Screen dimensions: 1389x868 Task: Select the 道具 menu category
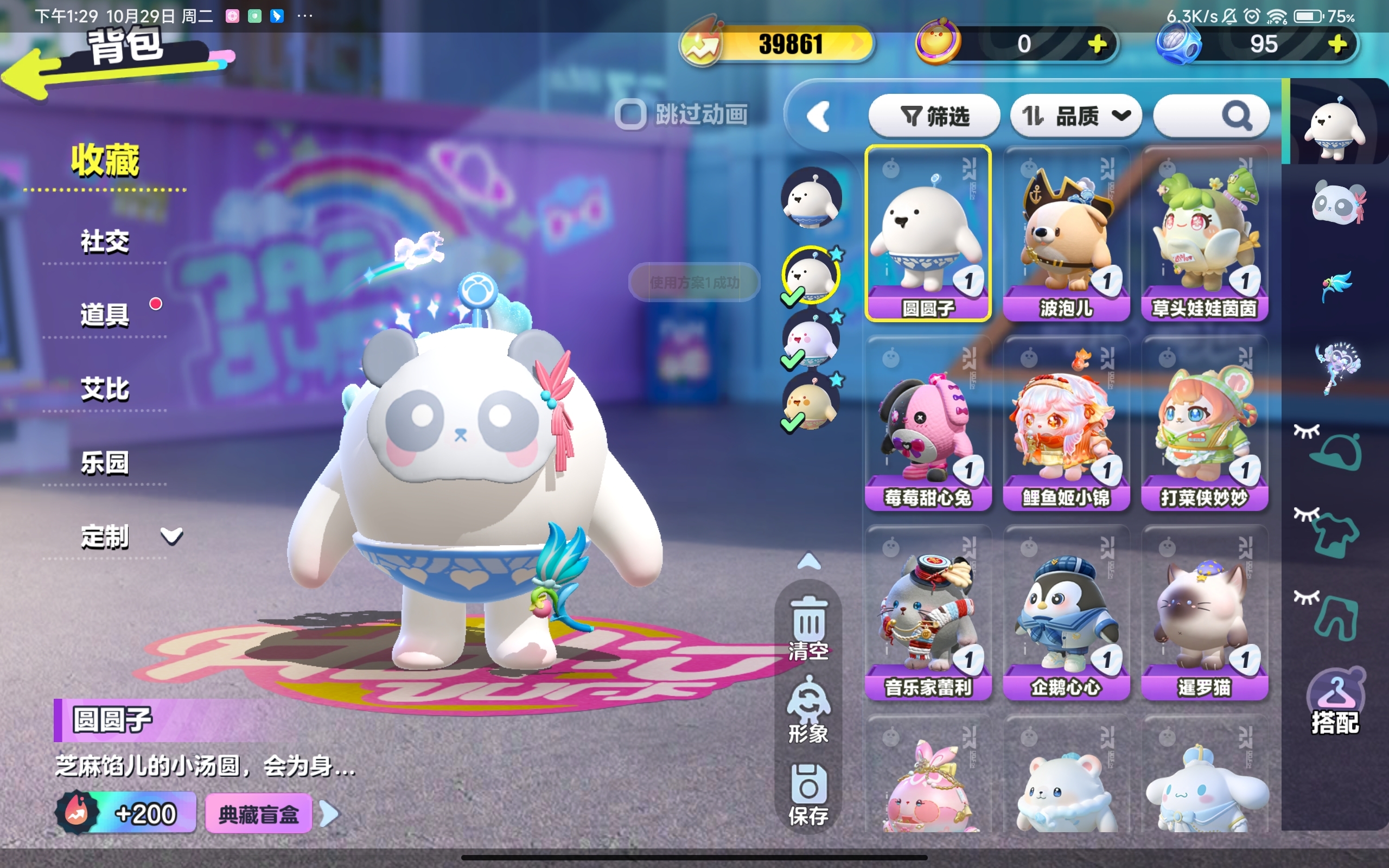[x=105, y=315]
